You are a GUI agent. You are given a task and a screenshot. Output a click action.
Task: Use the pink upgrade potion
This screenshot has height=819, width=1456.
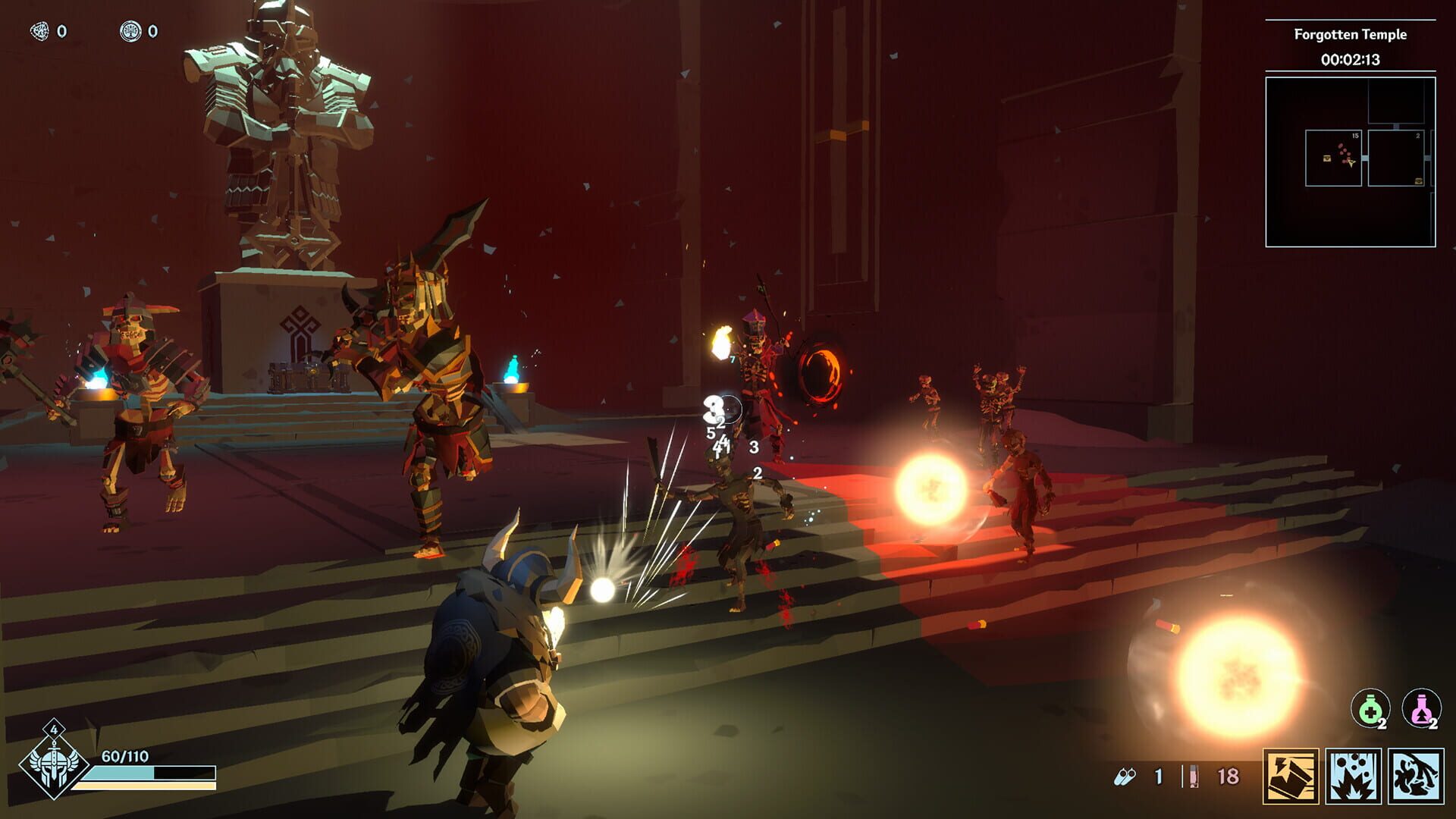[1420, 709]
